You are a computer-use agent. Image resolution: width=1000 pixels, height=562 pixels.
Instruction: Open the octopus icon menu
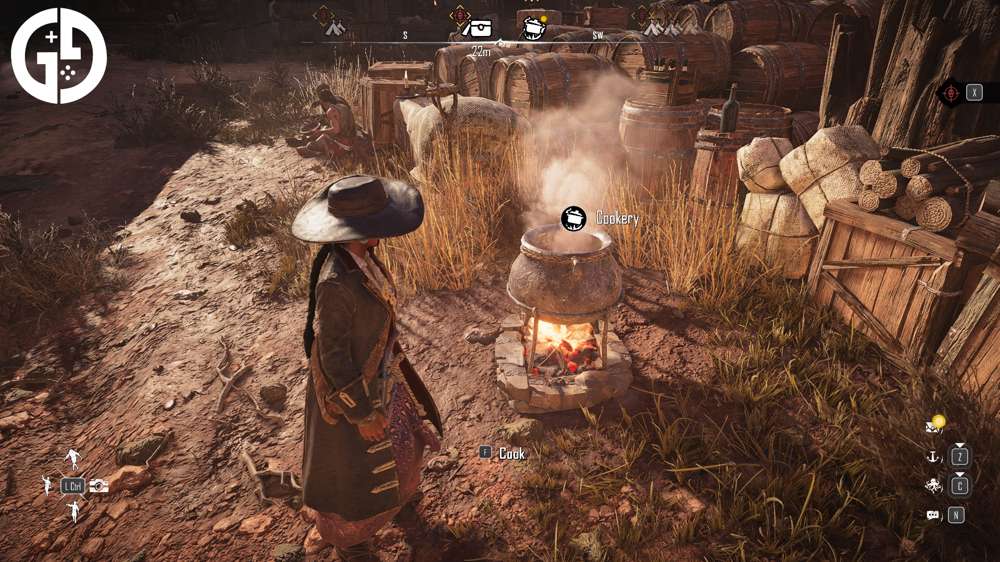coord(933,486)
